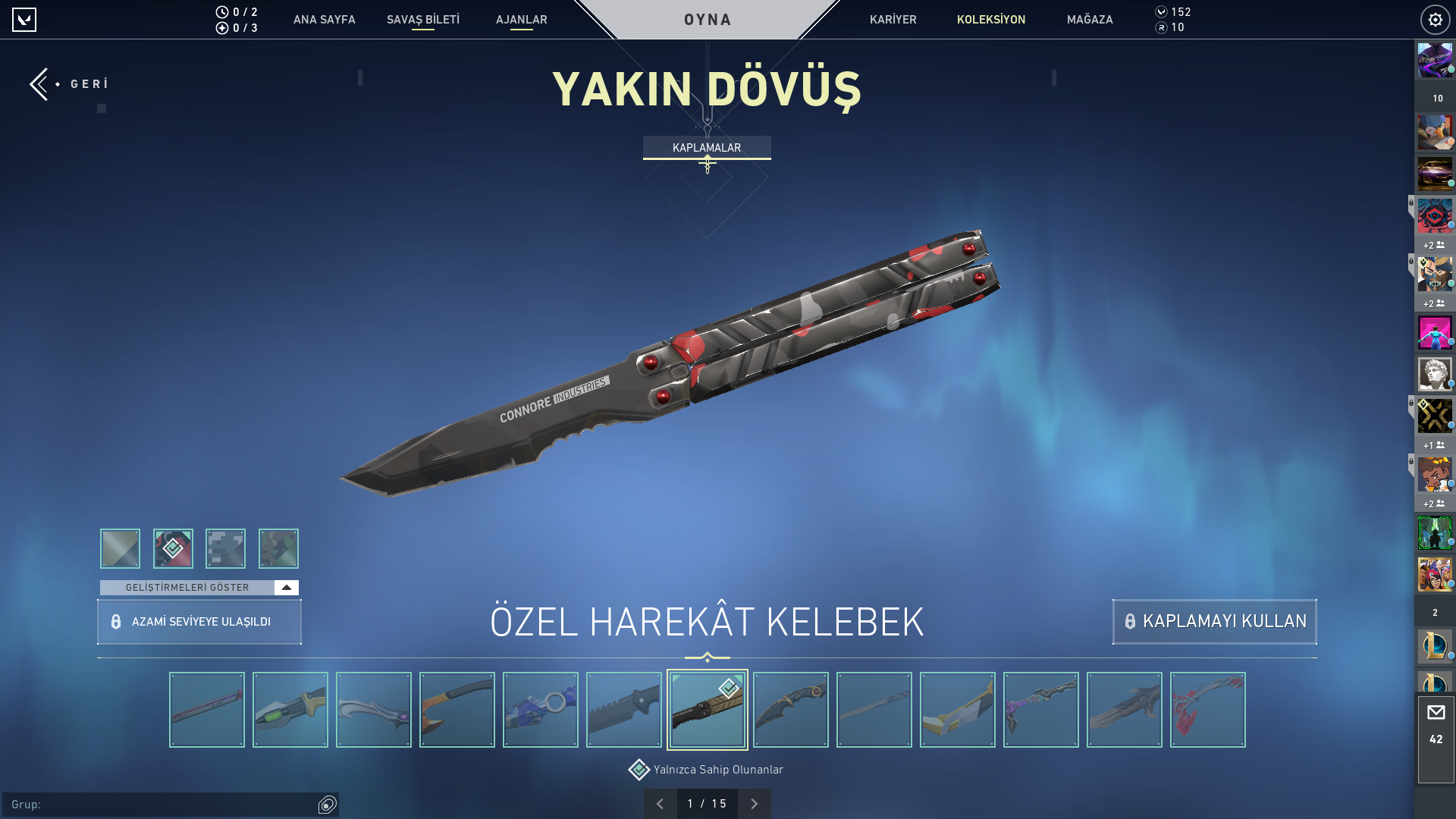Select the Valorant Points balance icon
This screenshot has width=1456, height=819.
pyautogui.click(x=1162, y=12)
